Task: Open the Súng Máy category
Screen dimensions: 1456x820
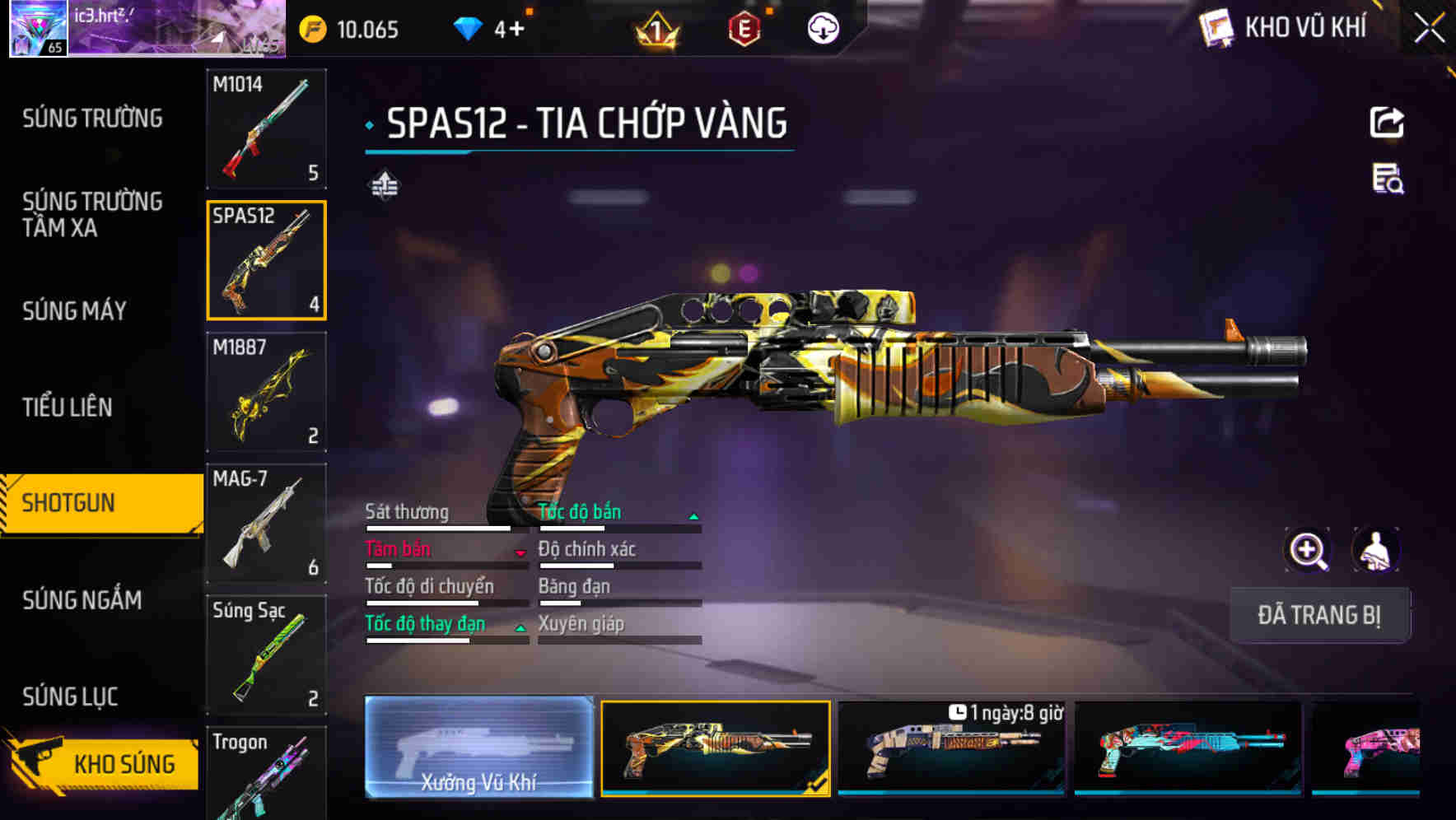Action: coord(74,310)
